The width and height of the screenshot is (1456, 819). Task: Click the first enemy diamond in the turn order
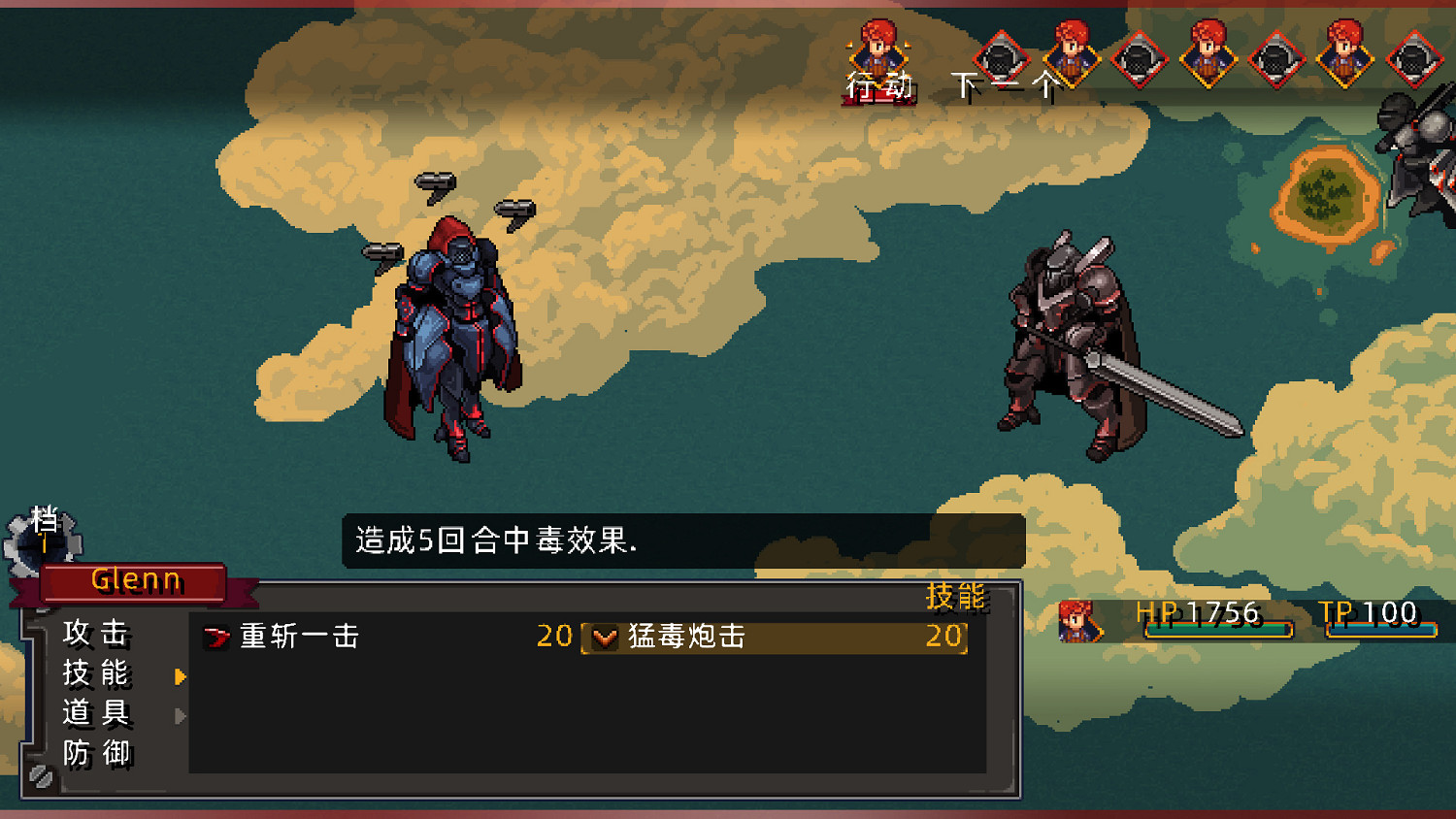[x=1000, y=60]
